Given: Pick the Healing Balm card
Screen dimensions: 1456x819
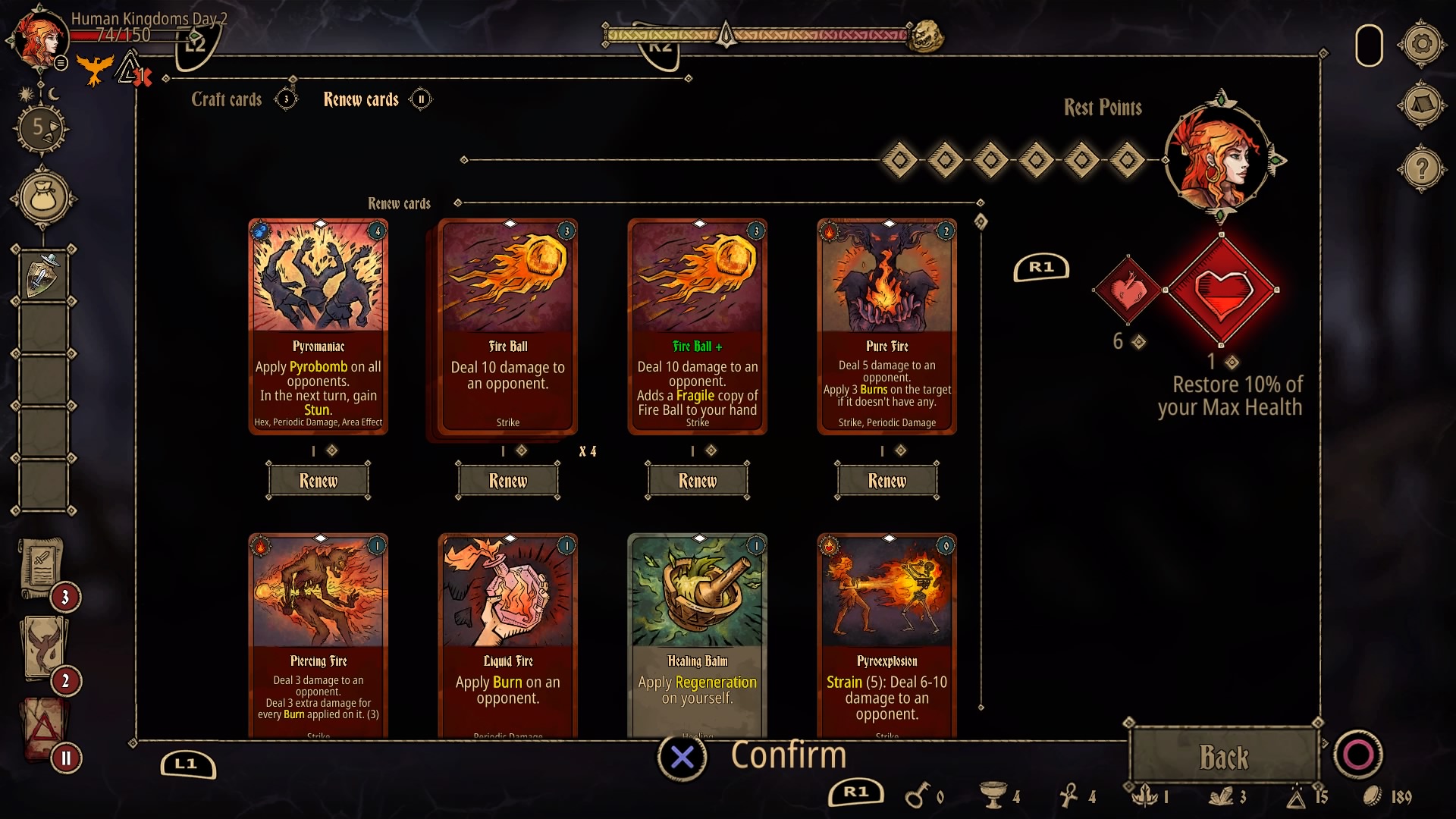Looking at the screenshot, I should point(698,635).
